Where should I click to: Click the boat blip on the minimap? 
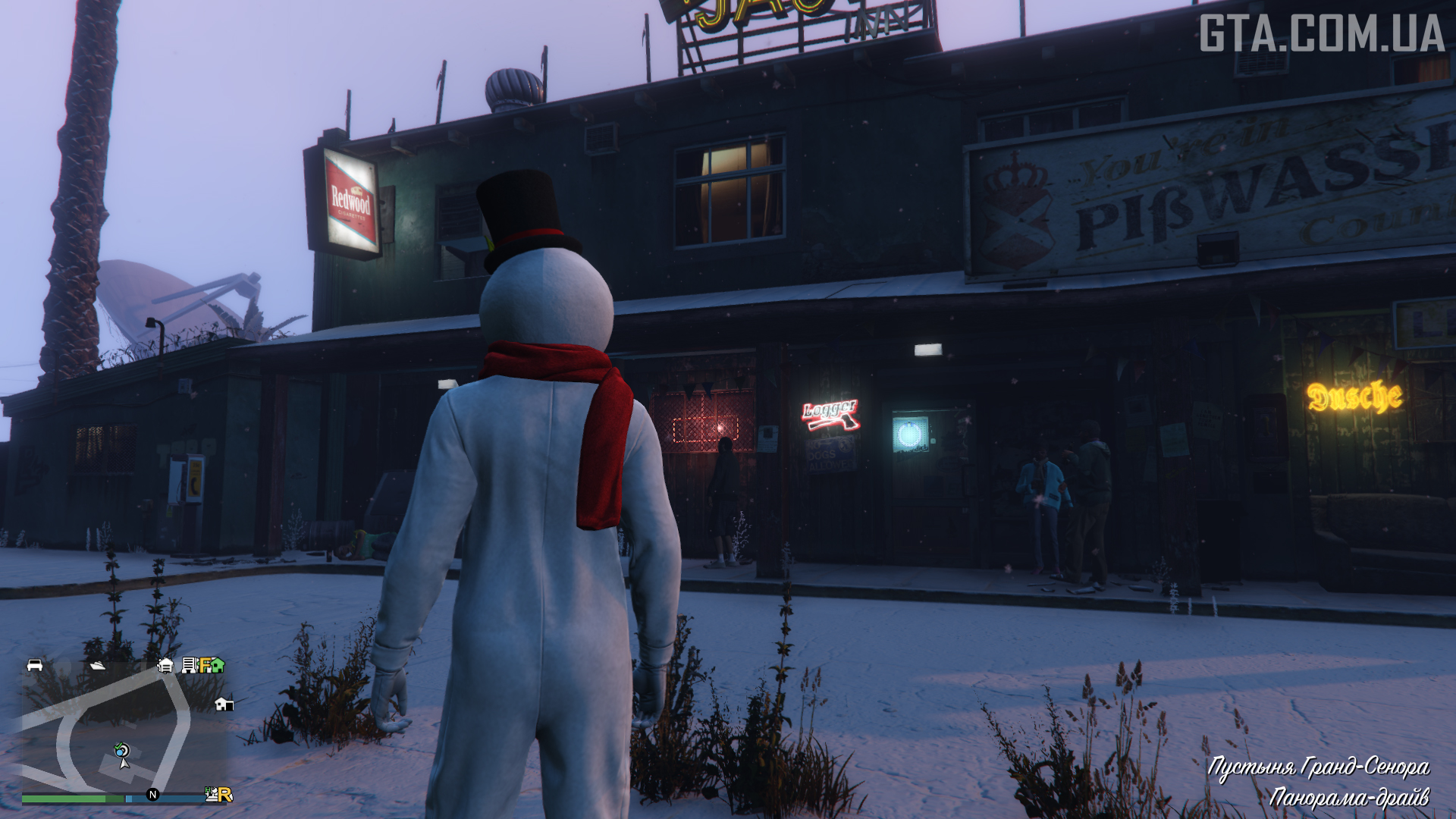point(98,666)
